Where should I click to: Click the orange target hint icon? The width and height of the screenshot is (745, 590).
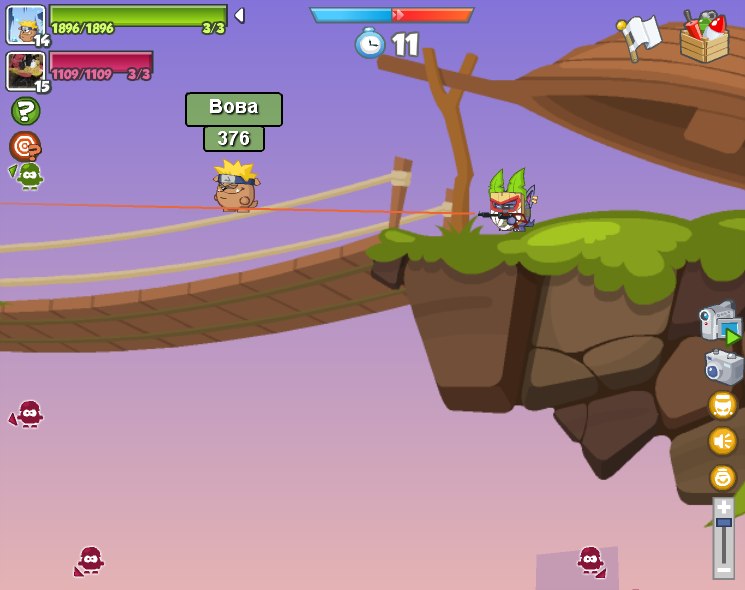(24, 146)
